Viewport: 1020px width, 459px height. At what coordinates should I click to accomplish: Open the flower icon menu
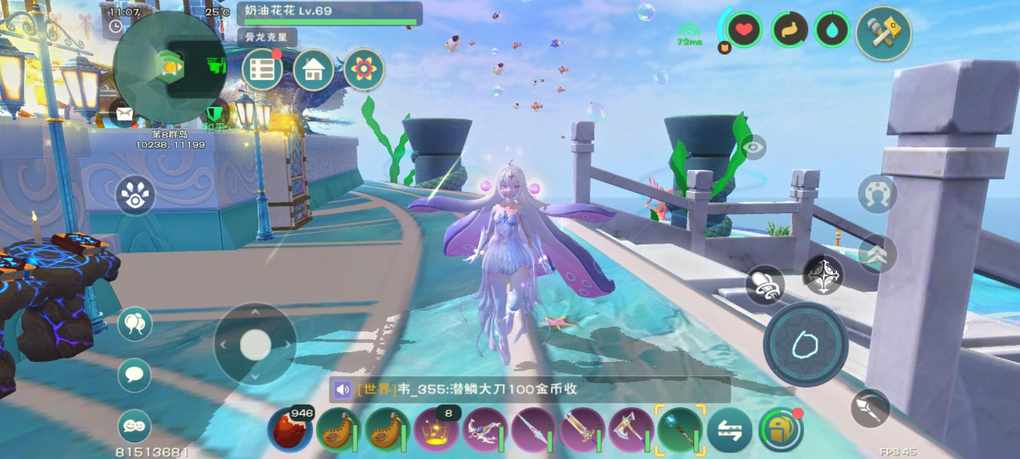click(364, 70)
